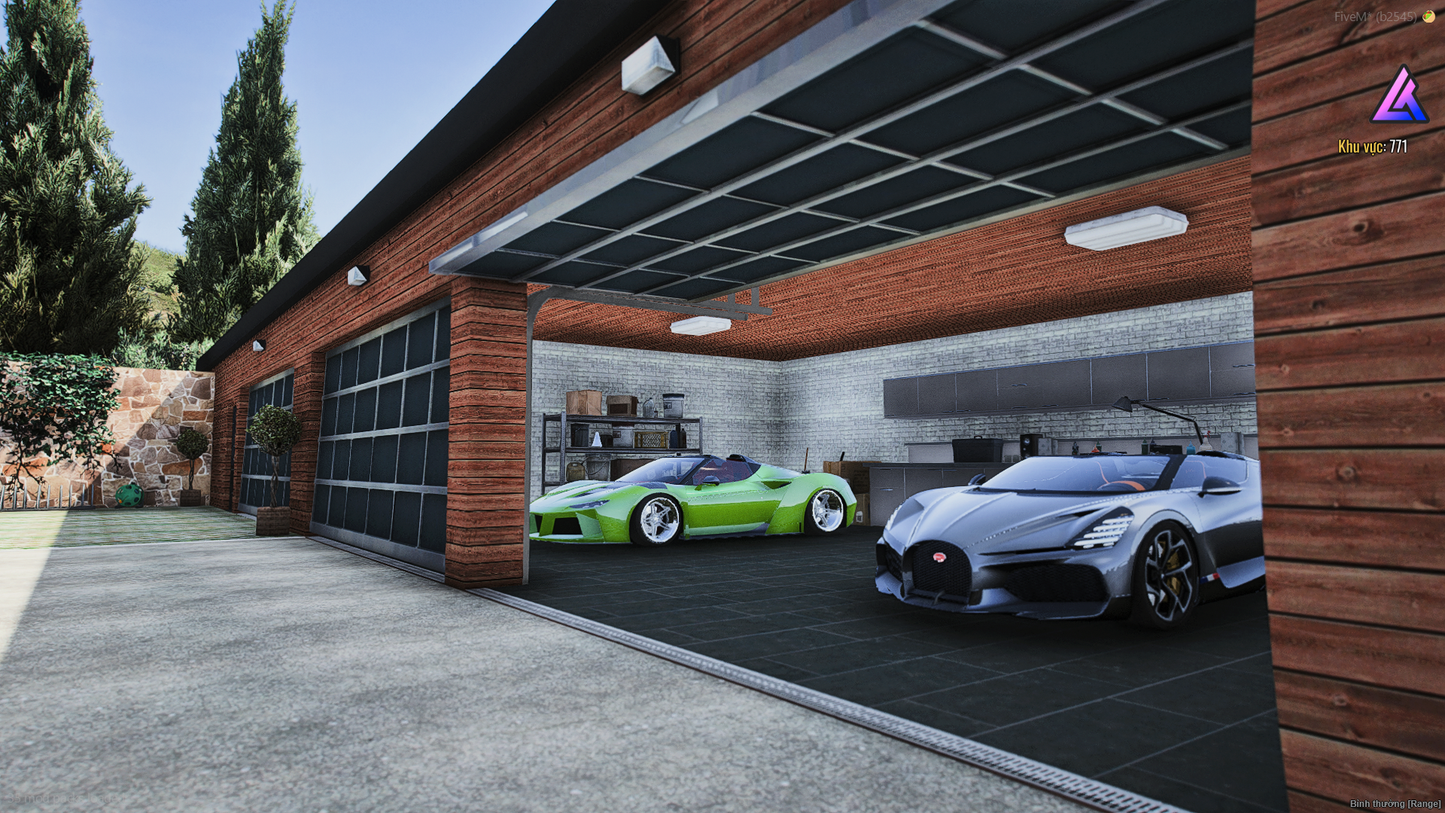Viewport: 1445px width, 813px height.
Task: Click the taco icon beside the FiveM watermark
Action: point(1429,16)
